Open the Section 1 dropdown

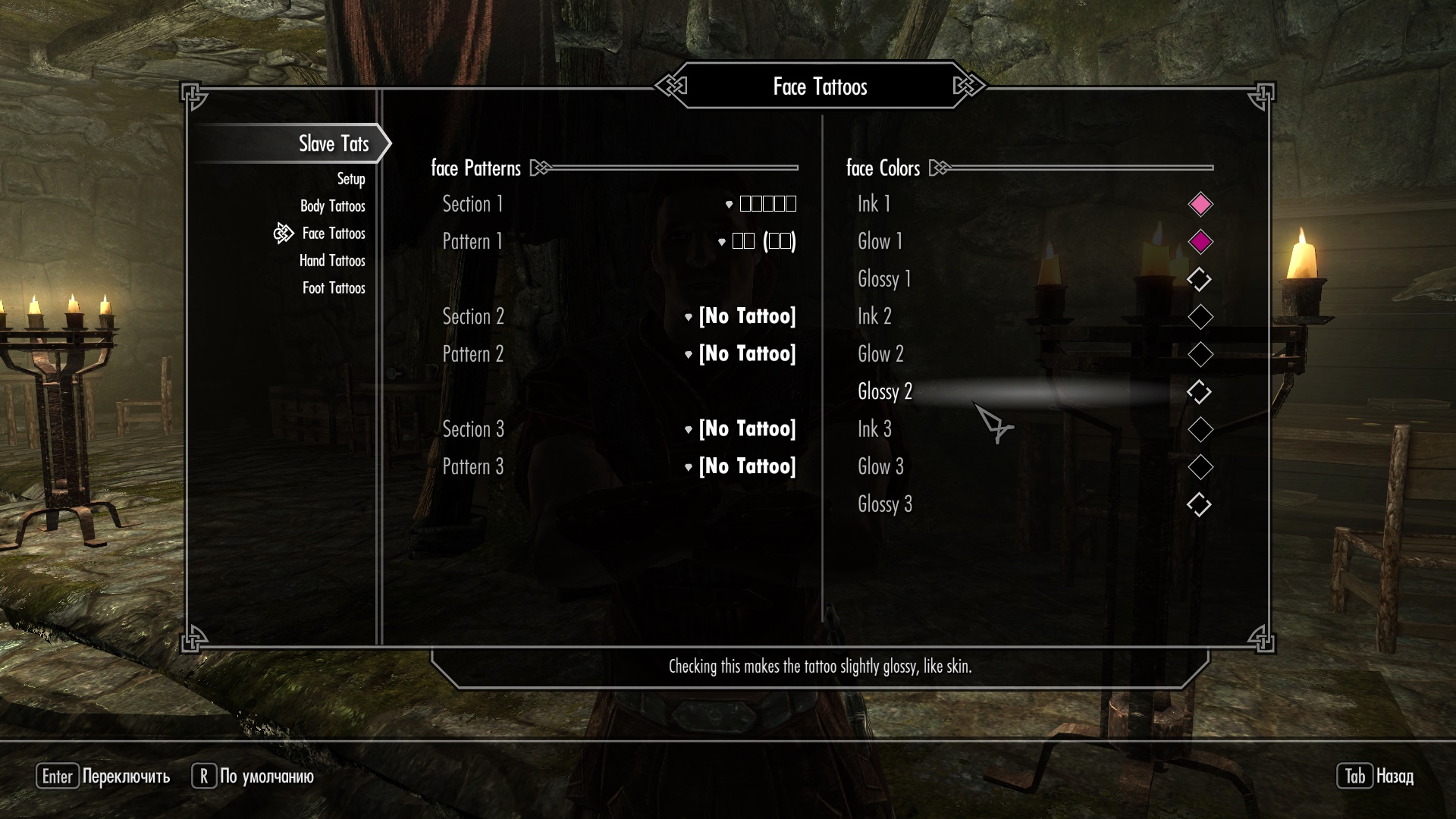click(x=761, y=204)
